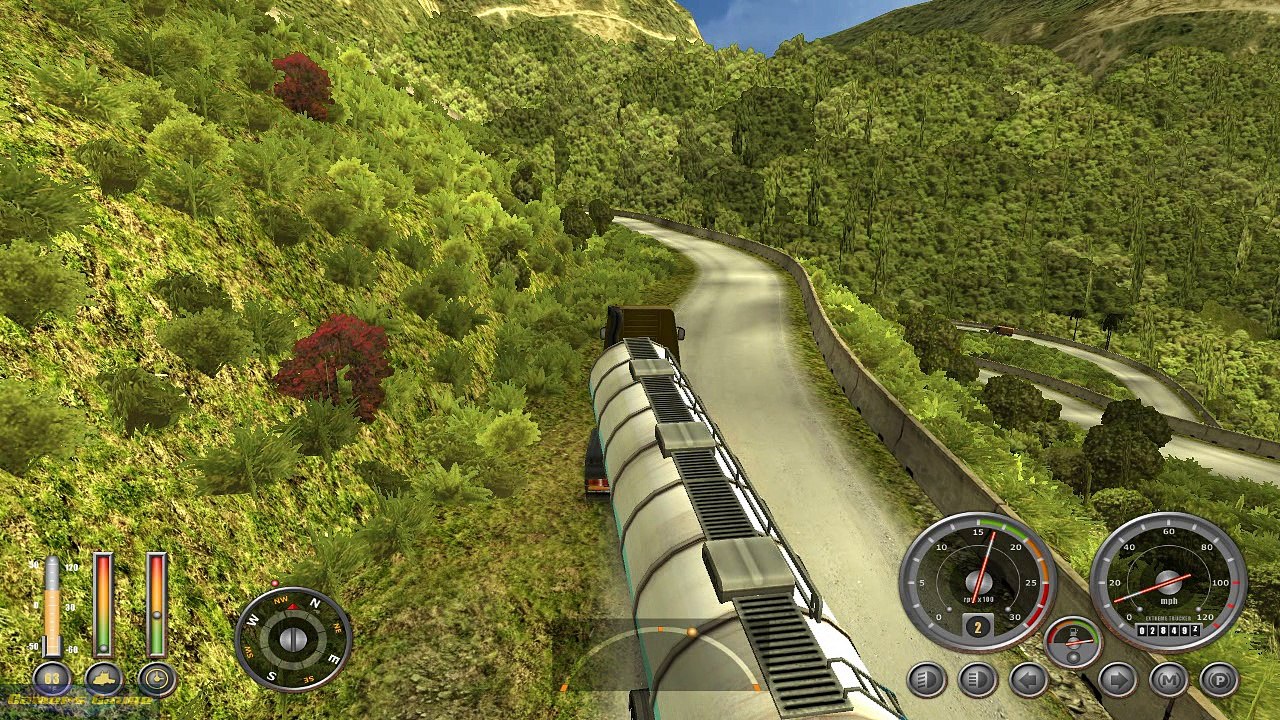The image size is (1280, 720).
Task: Activate the left turn signal arrow
Action: point(1029,680)
